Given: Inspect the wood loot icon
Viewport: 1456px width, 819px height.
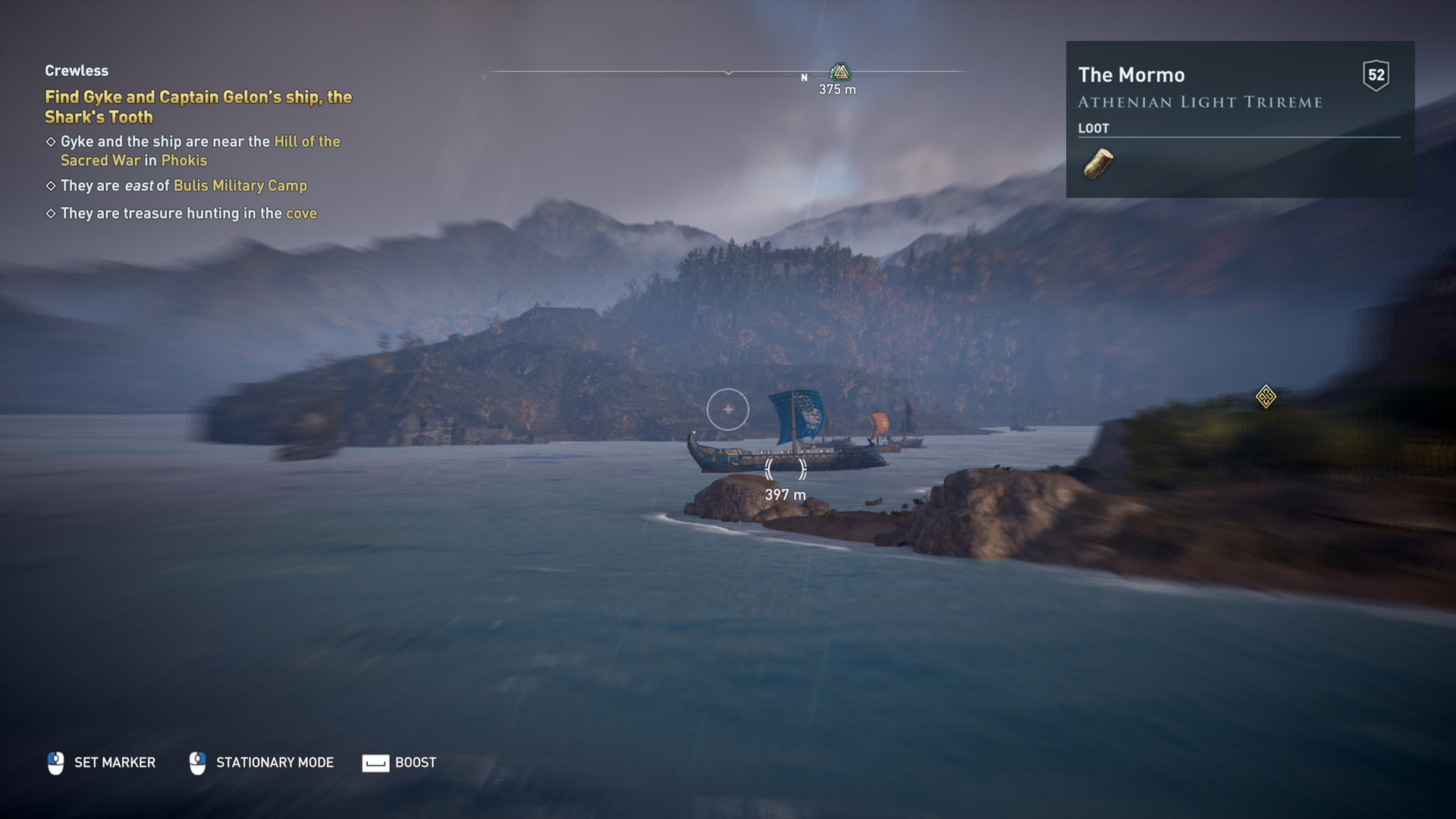Looking at the screenshot, I should (1097, 164).
